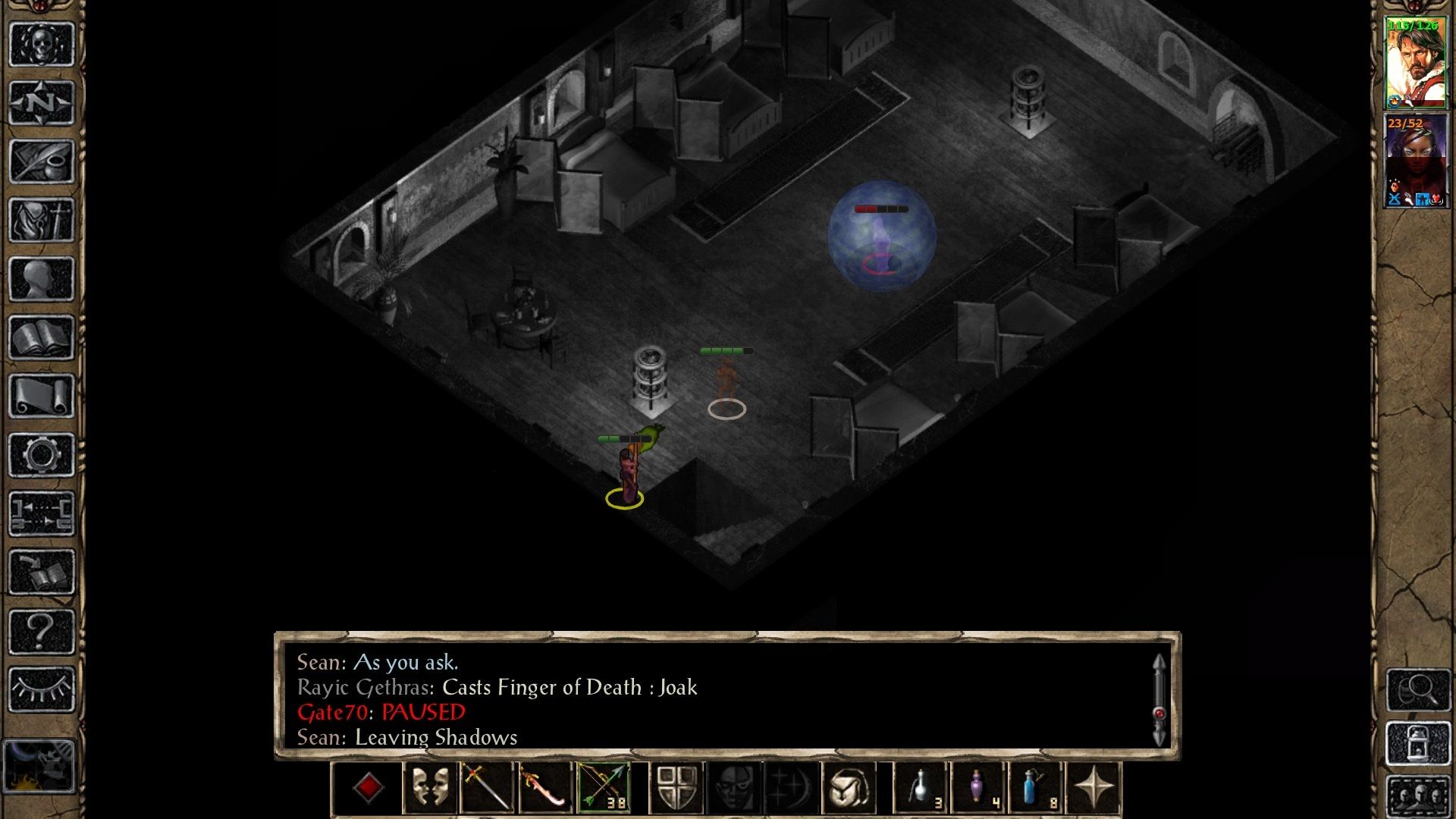1456x819 pixels.
Task: Open the world map from the sidebar
Action: pyautogui.click(x=42, y=102)
